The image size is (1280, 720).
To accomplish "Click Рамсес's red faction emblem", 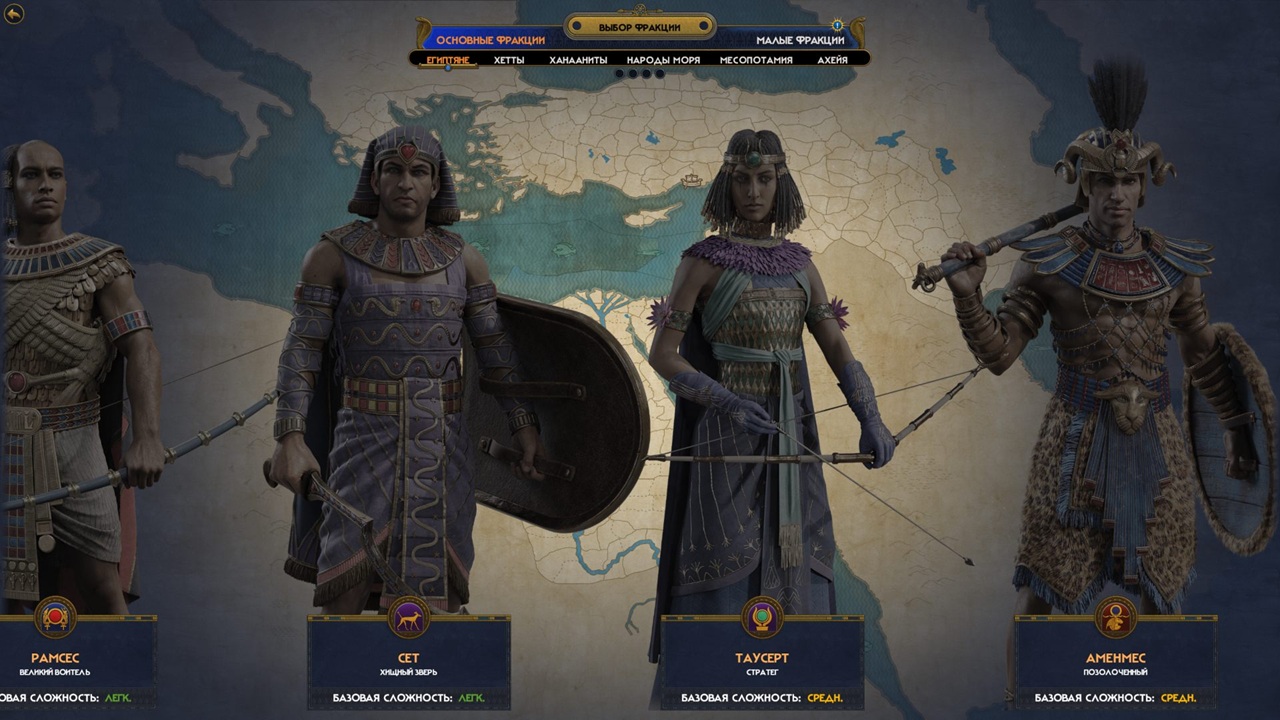I will click(55, 617).
